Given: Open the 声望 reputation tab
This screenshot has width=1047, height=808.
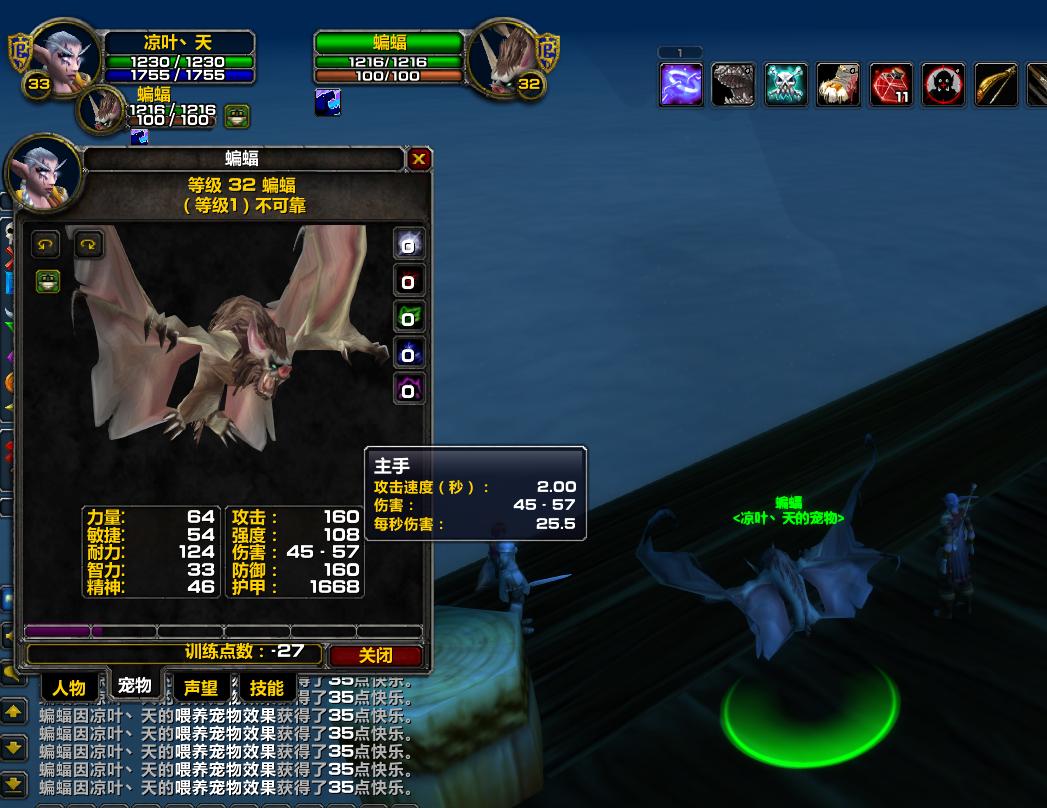Looking at the screenshot, I should 200,688.
